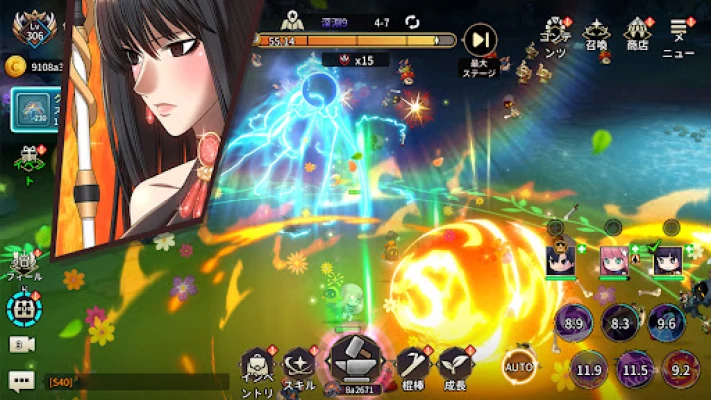Open the 召喚 (Summon) screen
This screenshot has width=711, height=400.
[x=597, y=36]
